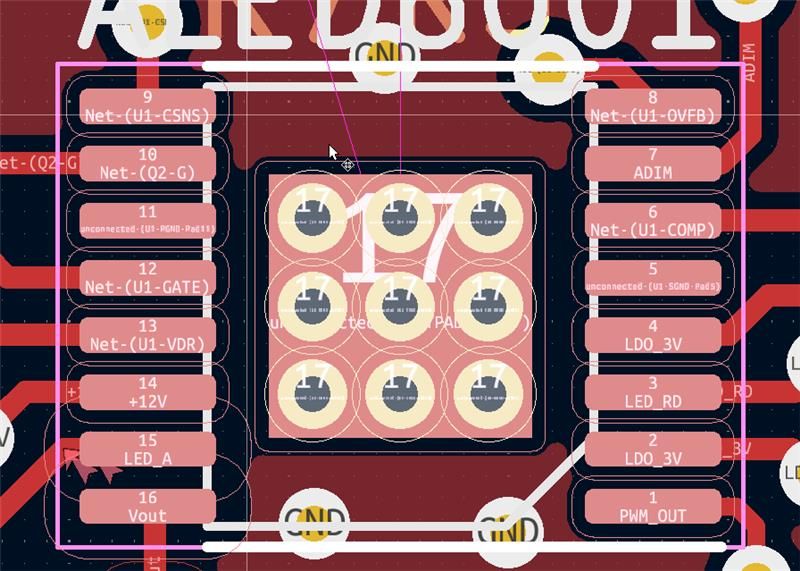Screen dimensions: 800x571
Task: Select pad 9 labeled Net-(U1-CSNS)
Action: pos(148,107)
